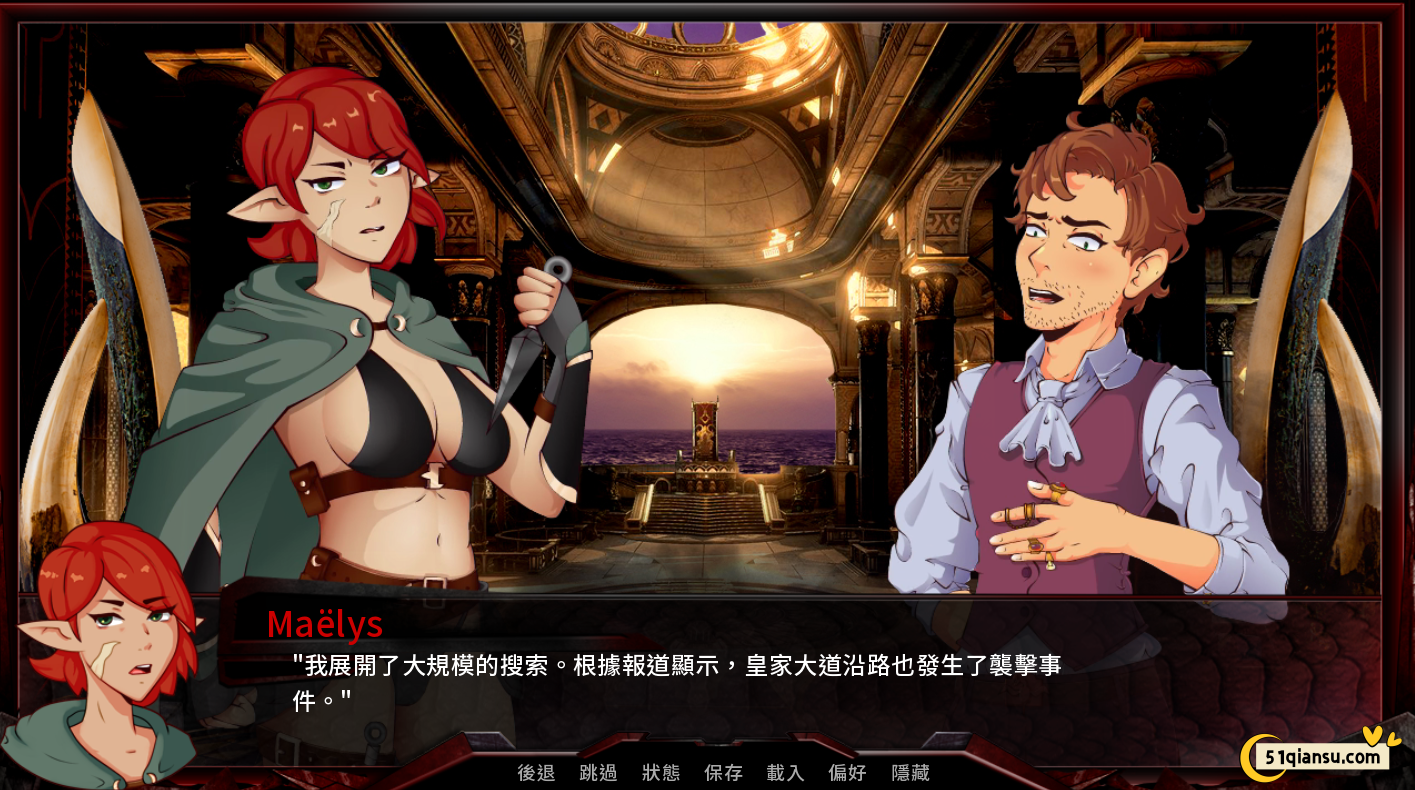Screen dimensions: 1415x790
Task: Open the 偏好 (Preferences) settings
Action: coord(847,773)
